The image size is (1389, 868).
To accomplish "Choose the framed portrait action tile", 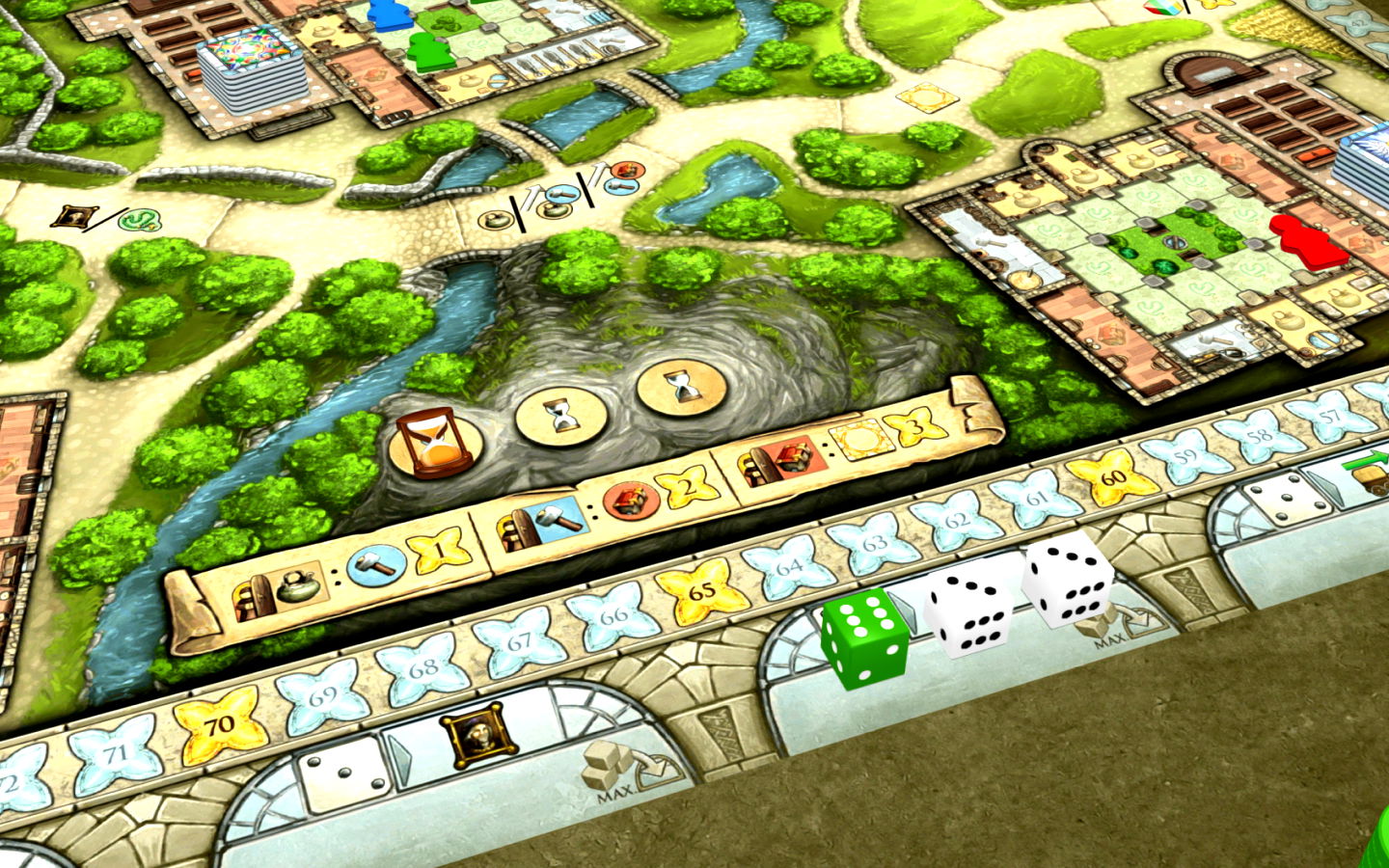I will point(480,739).
